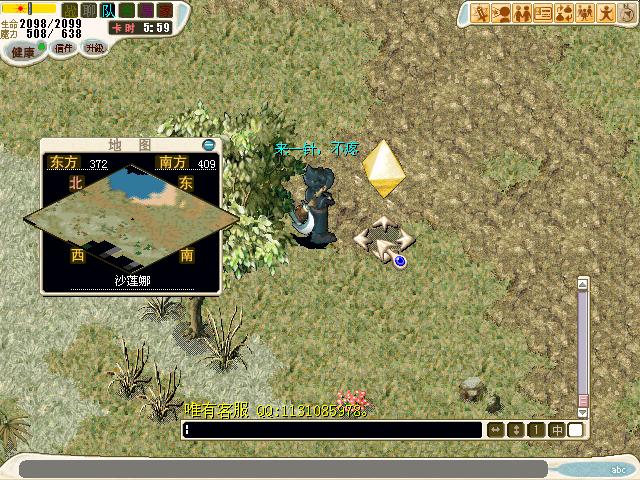640x480 pixels.
Task: Click the vertical arrows chat resize button
Action: coord(516,430)
